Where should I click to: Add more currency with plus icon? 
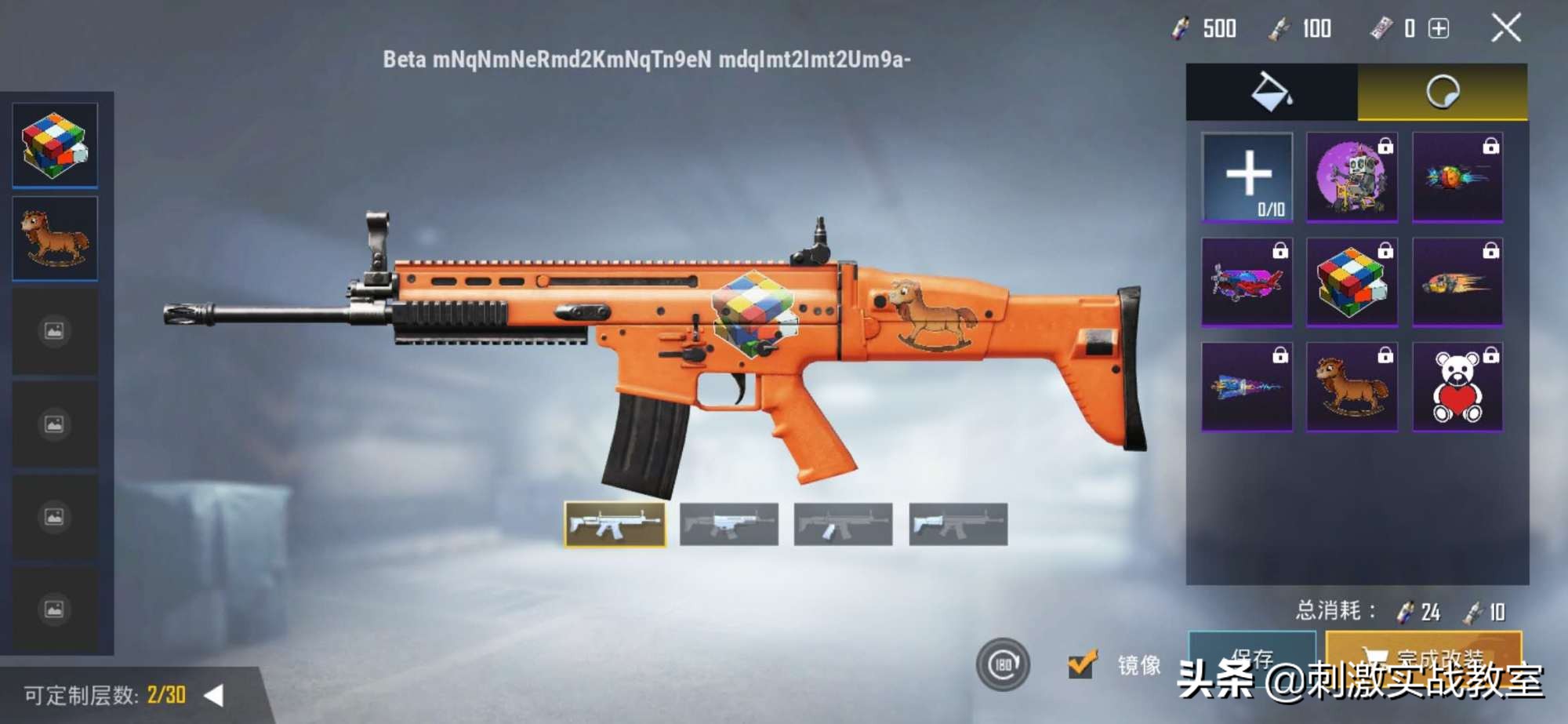(x=1439, y=29)
